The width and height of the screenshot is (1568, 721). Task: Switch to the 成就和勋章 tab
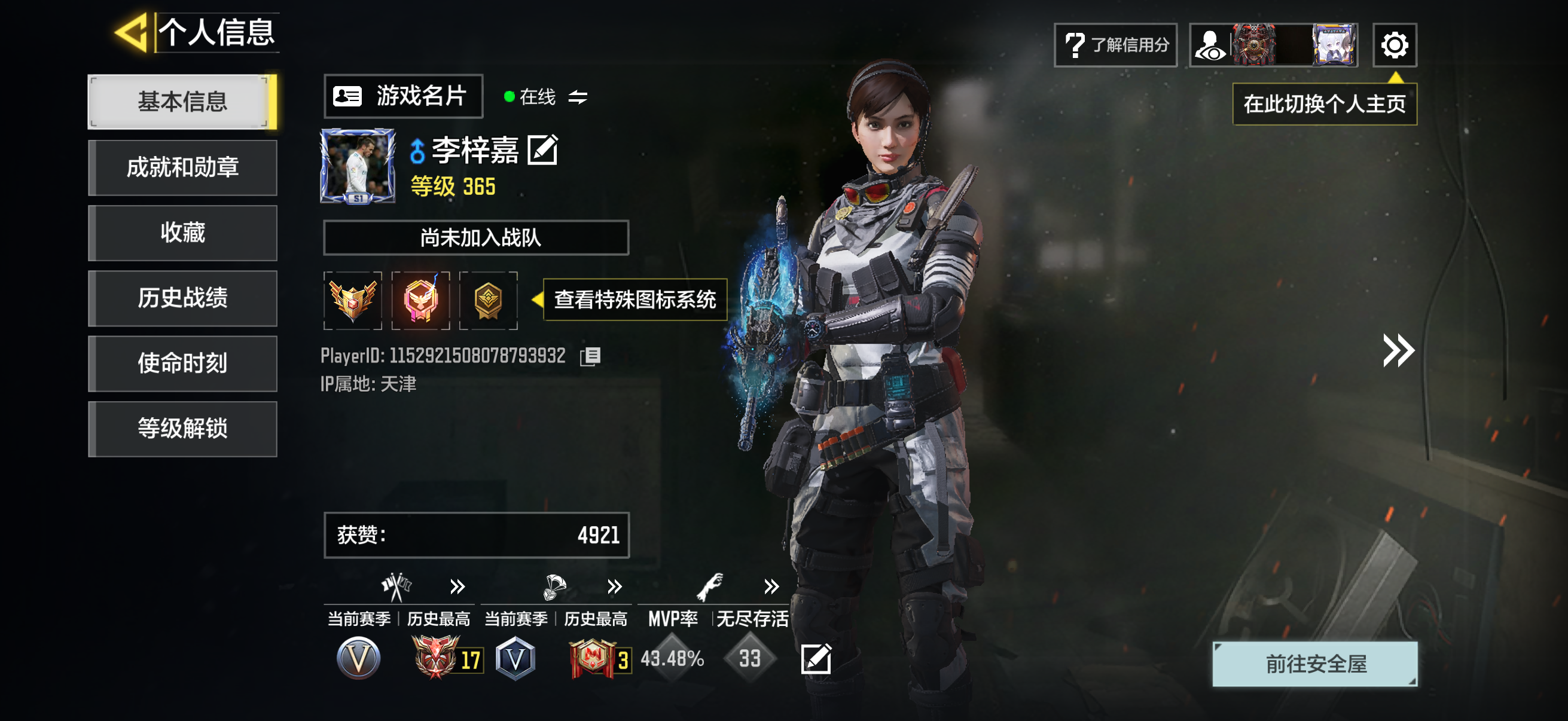[182, 167]
